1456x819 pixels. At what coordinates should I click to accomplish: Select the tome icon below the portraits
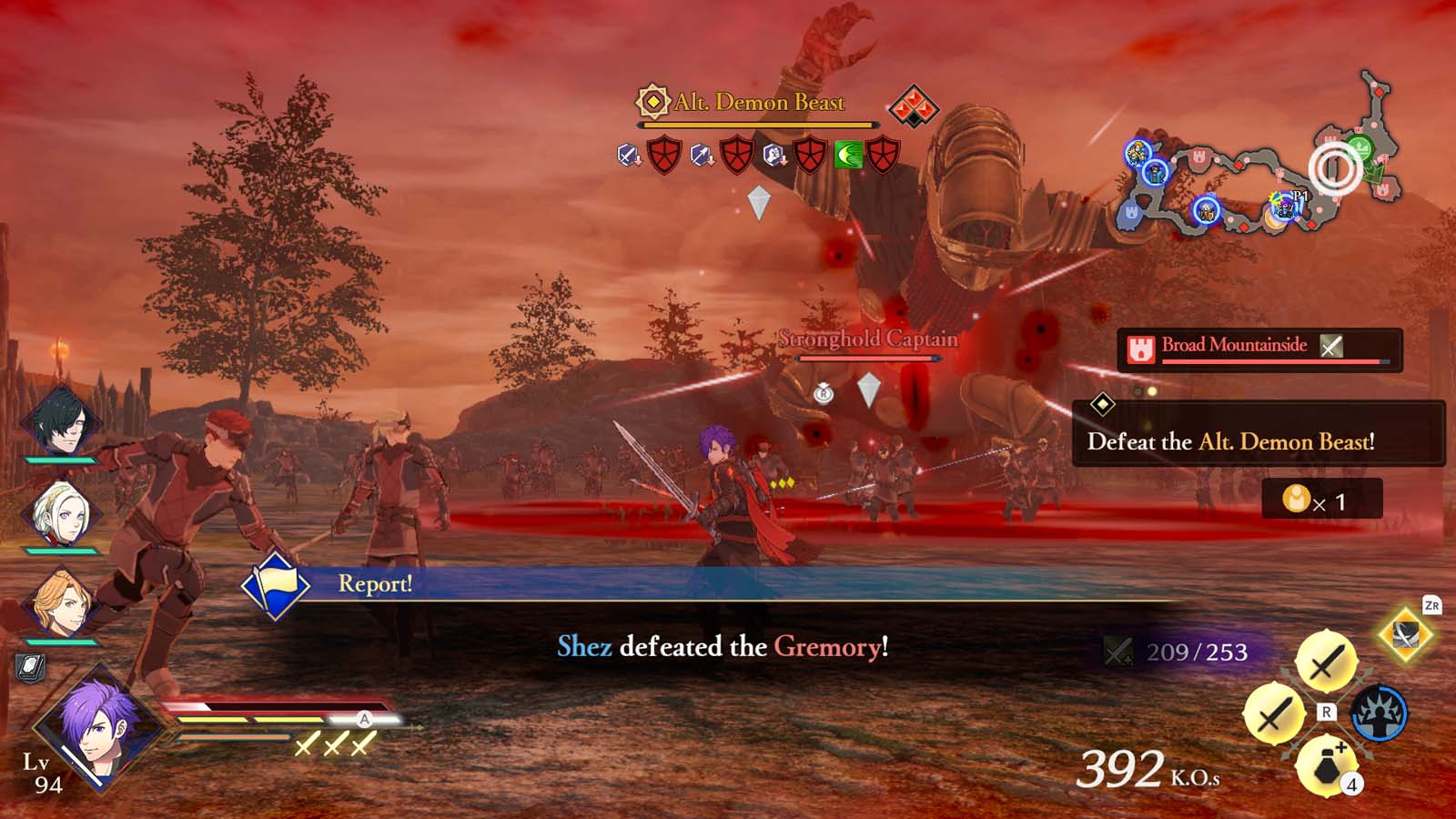pyautogui.click(x=30, y=667)
